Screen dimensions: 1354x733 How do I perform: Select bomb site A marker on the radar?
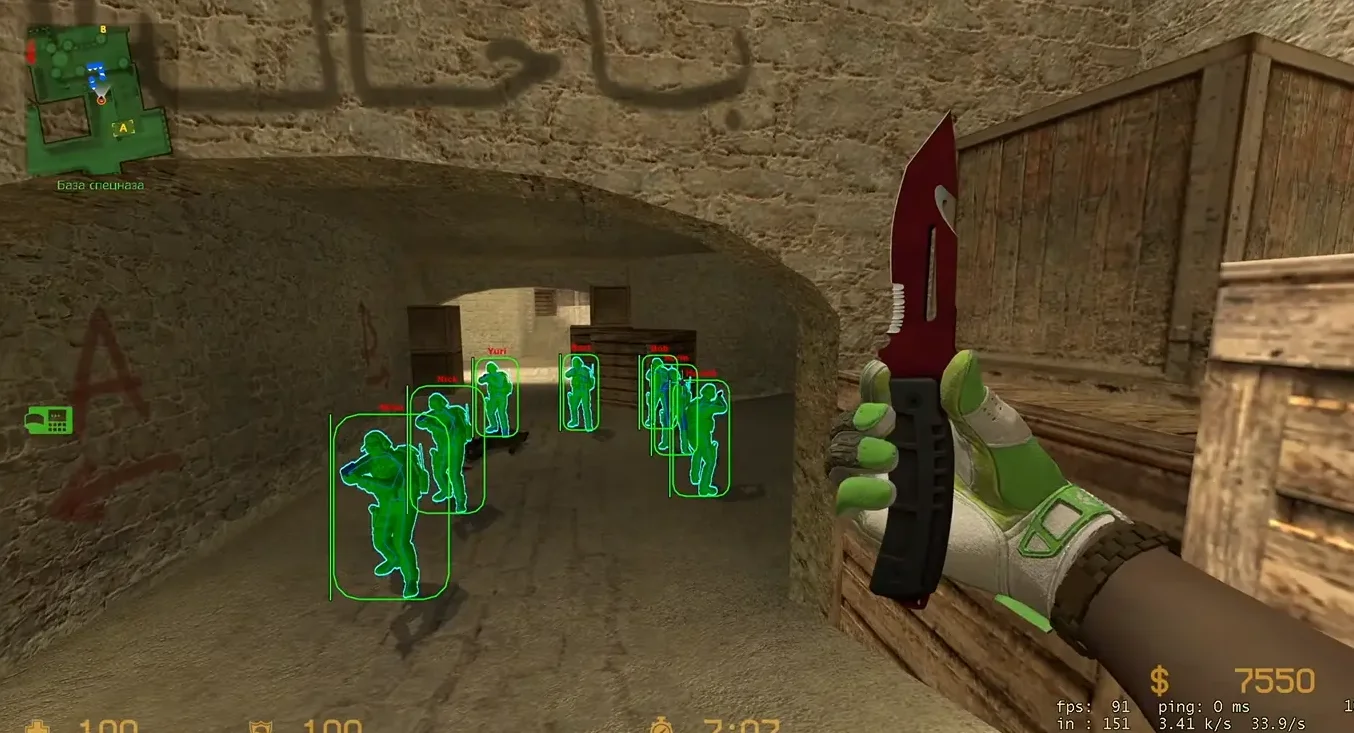click(x=124, y=128)
